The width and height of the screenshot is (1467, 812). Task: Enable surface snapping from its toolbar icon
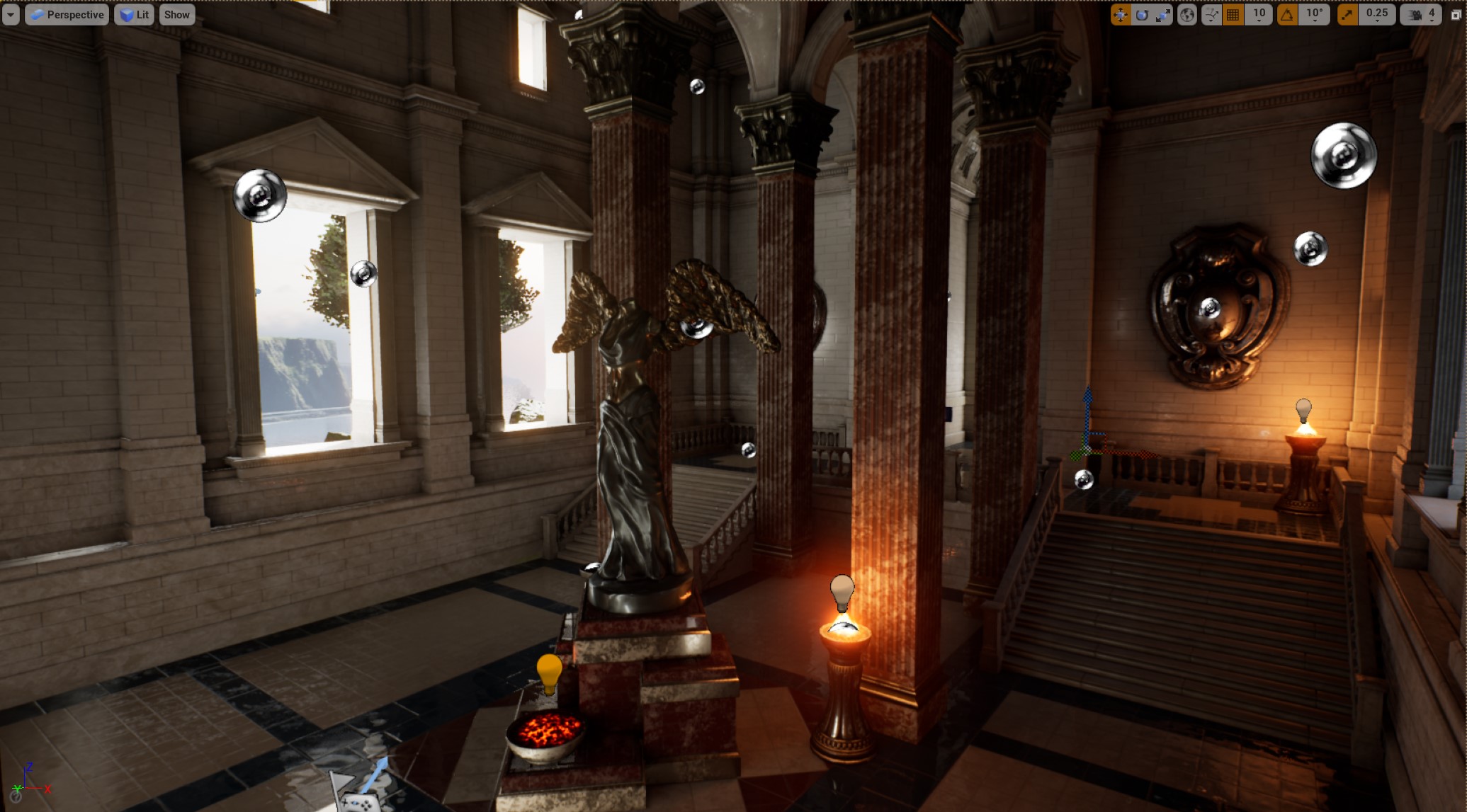point(1211,14)
